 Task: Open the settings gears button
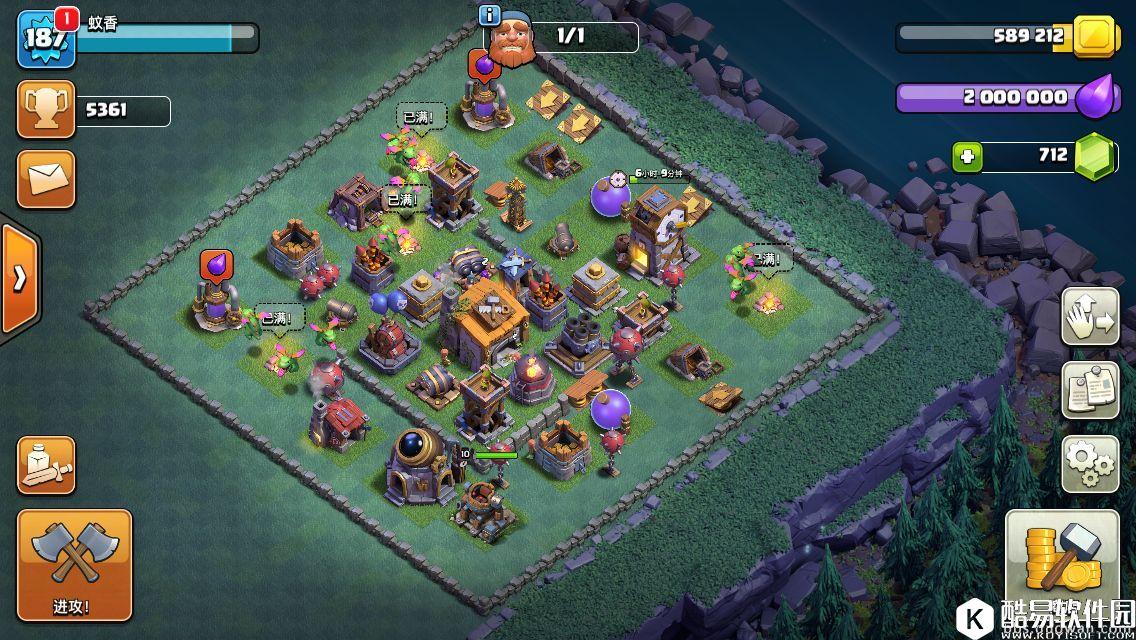click(1090, 464)
